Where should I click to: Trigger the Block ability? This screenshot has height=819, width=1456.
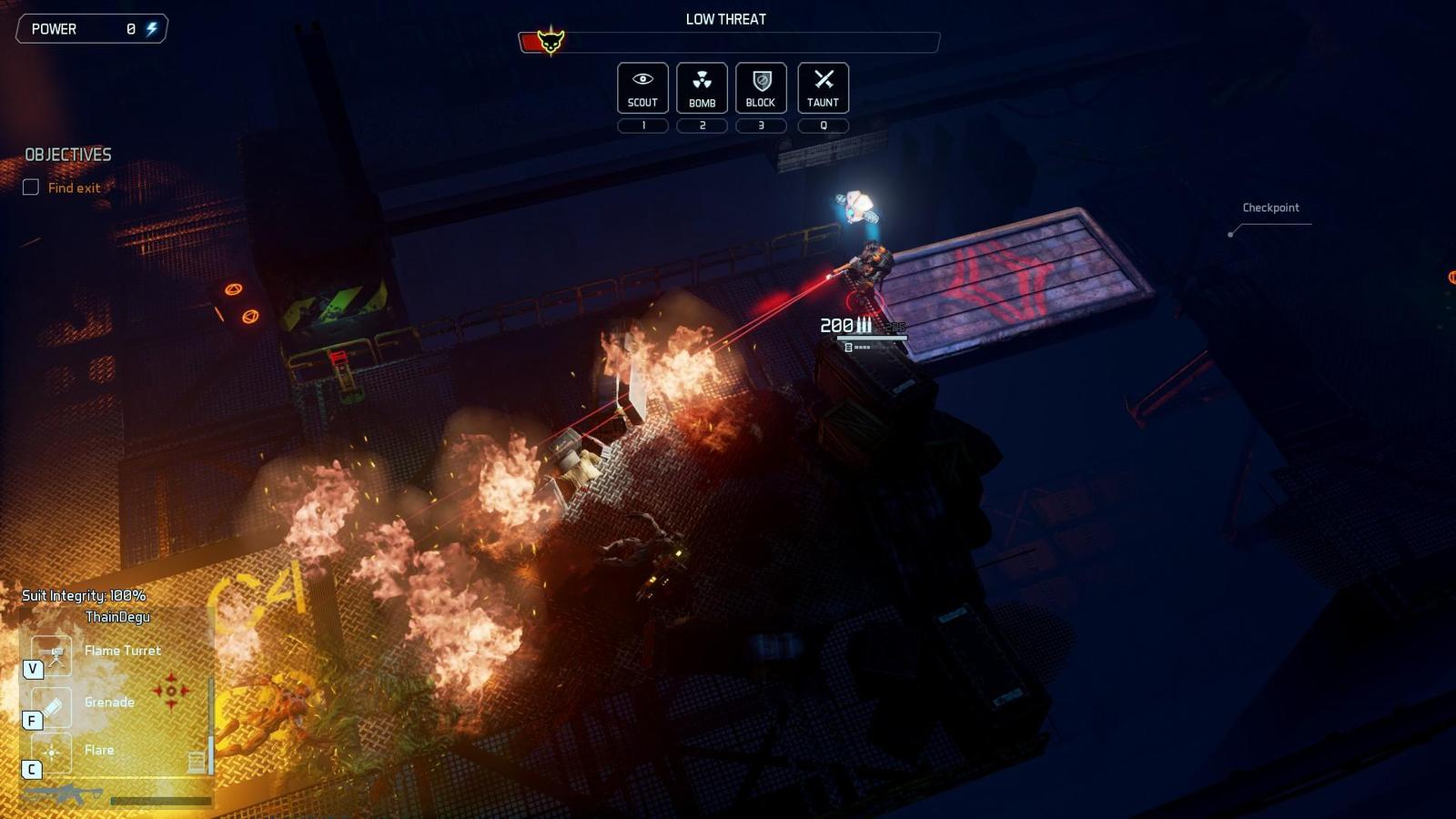(761, 87)
